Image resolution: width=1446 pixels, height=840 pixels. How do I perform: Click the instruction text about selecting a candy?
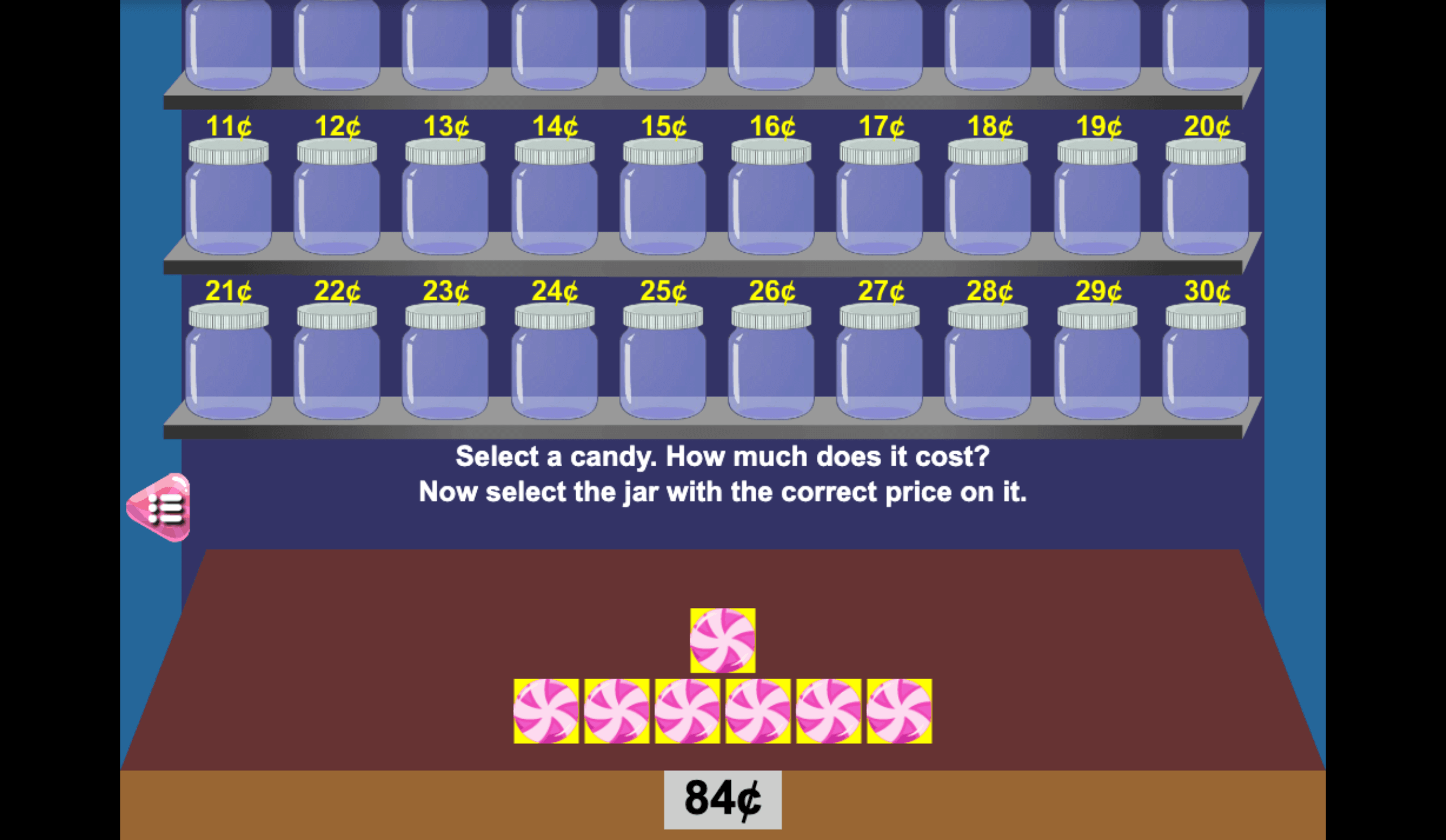click(x=723, y=473)
